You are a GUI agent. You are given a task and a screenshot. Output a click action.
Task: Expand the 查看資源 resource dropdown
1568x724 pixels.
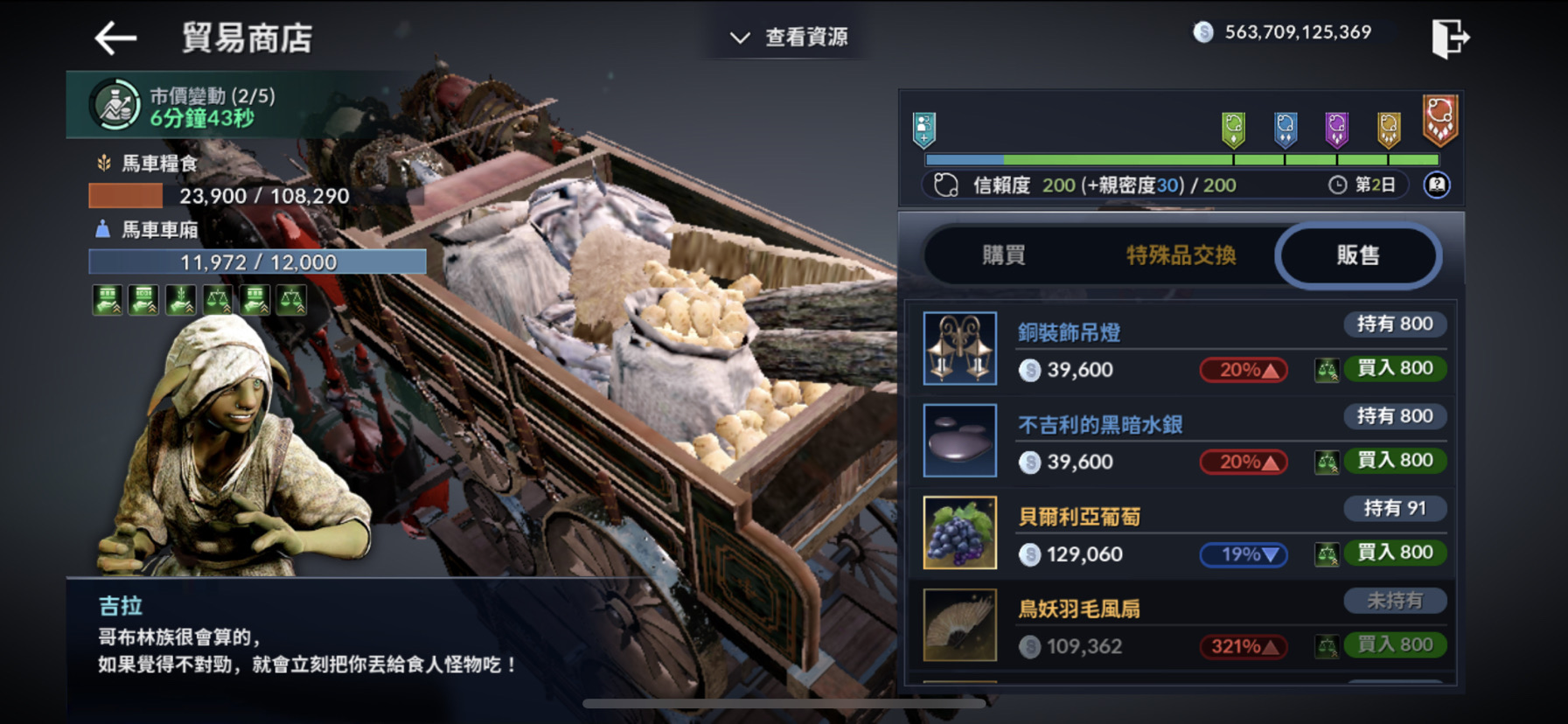pyautogui.click(x=786, y=37)
